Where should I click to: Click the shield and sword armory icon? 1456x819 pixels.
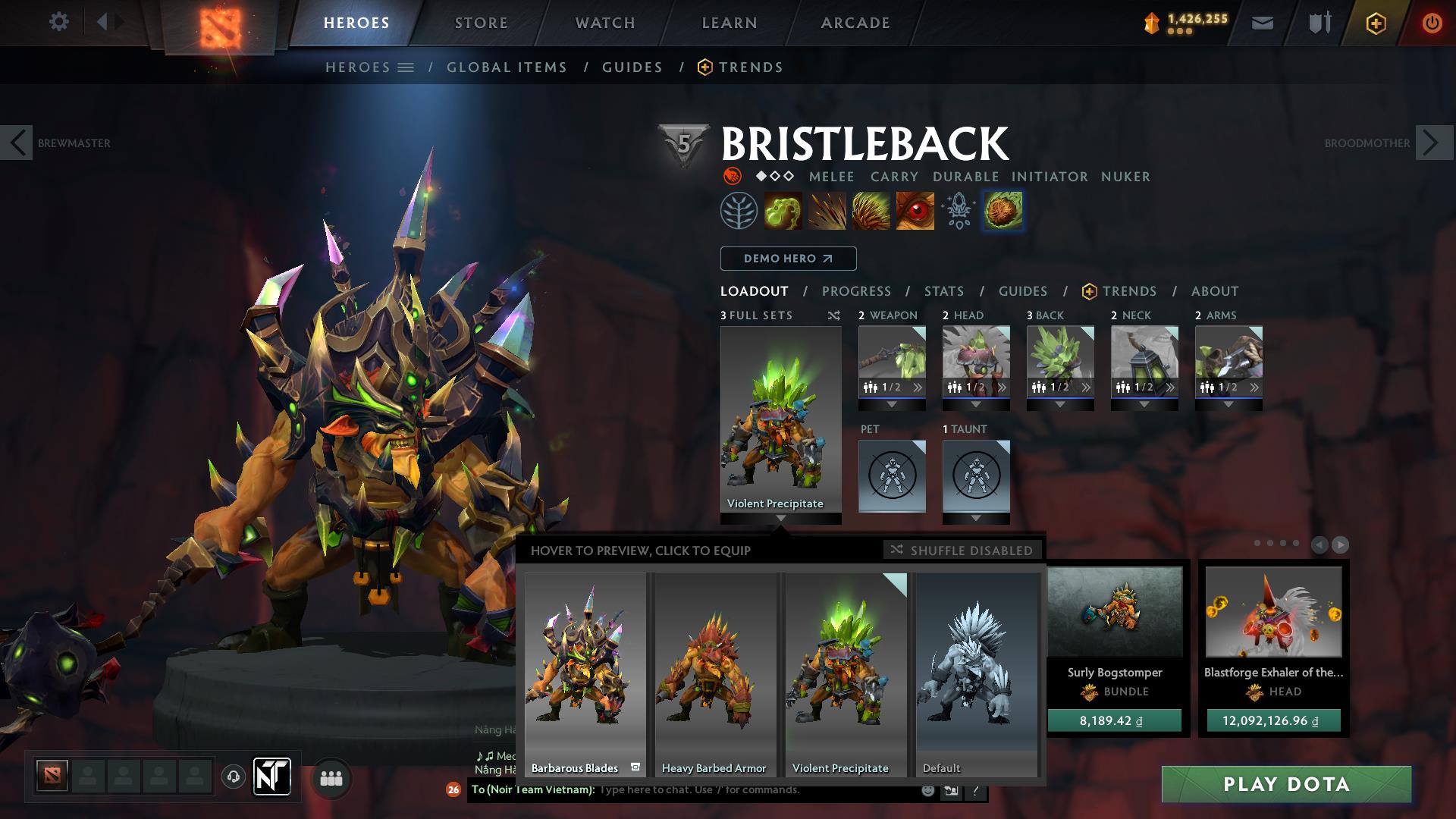point(1318,23)
